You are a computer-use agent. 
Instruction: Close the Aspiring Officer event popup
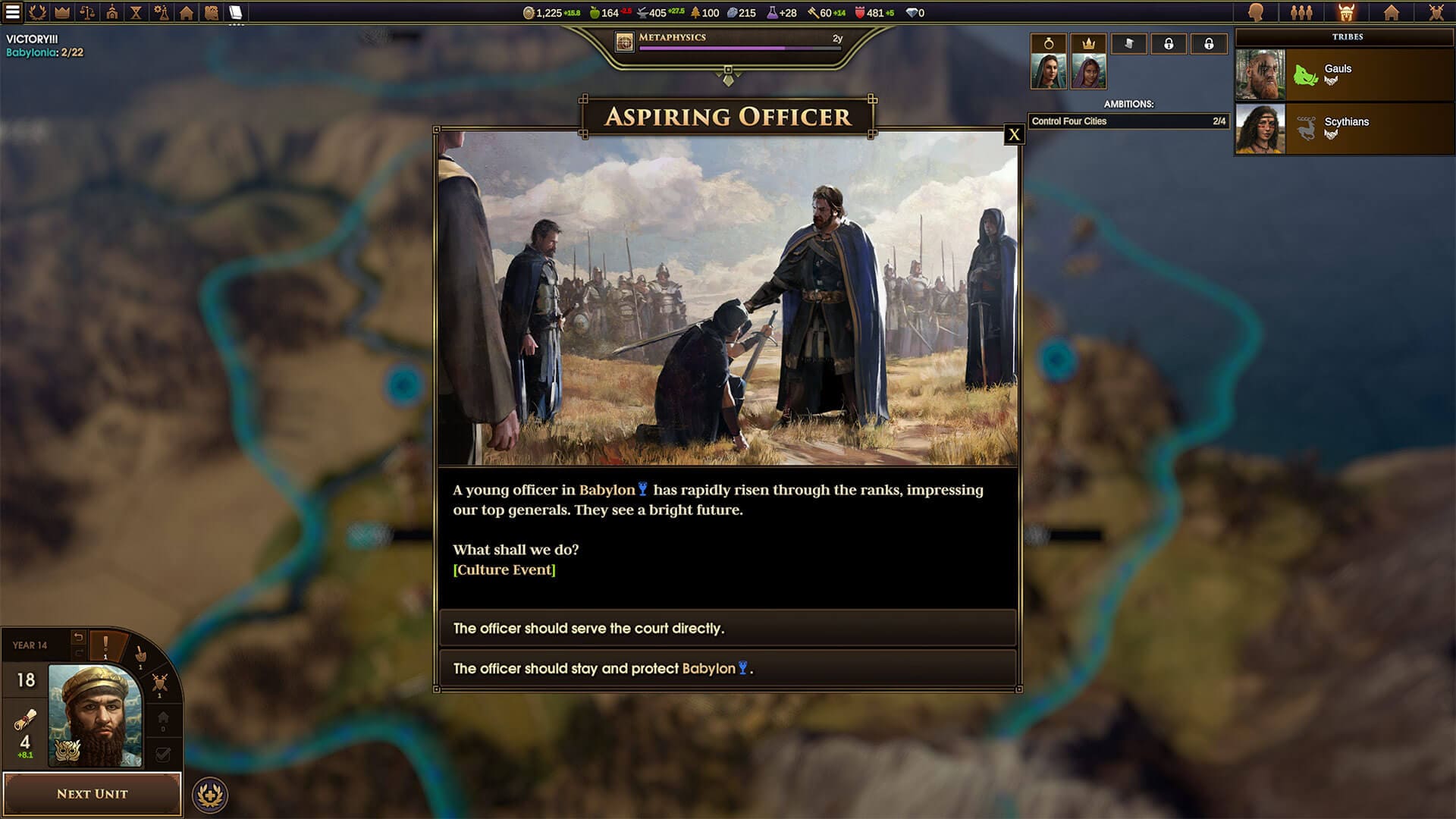[1014, 135]
